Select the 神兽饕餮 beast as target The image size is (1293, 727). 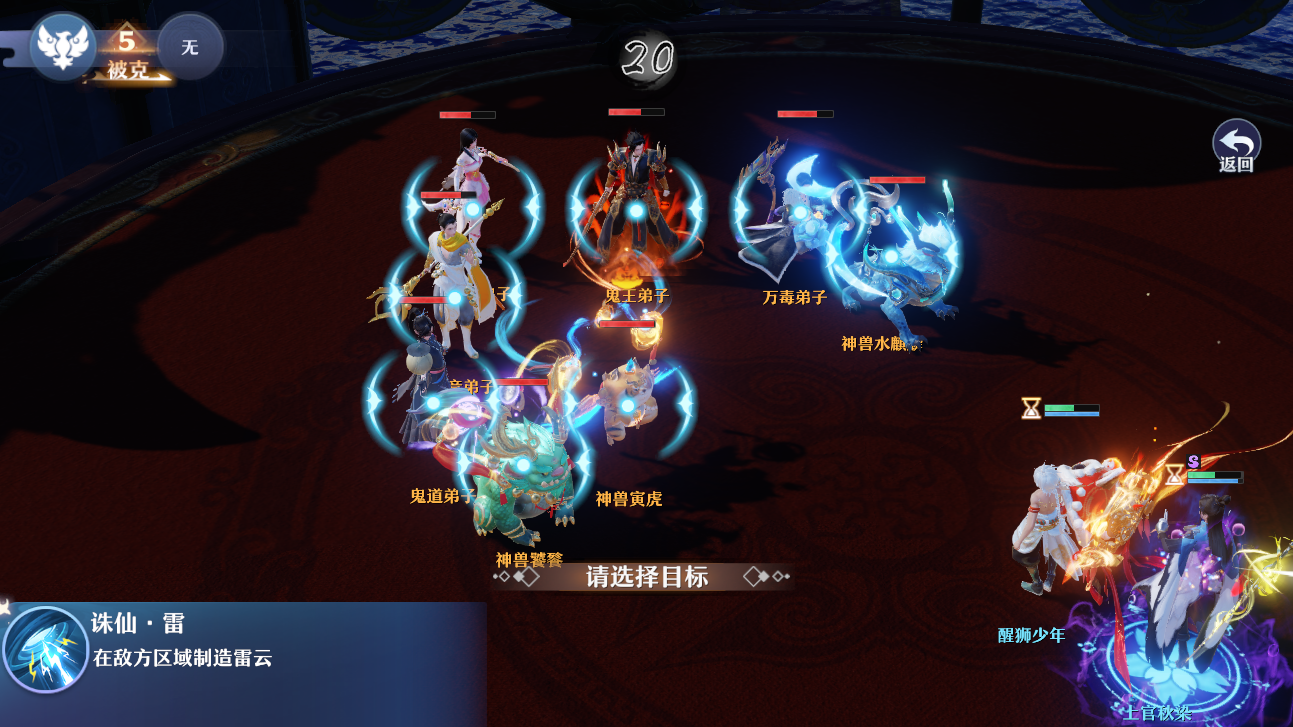pyautogui.click(x=522, y=465)
